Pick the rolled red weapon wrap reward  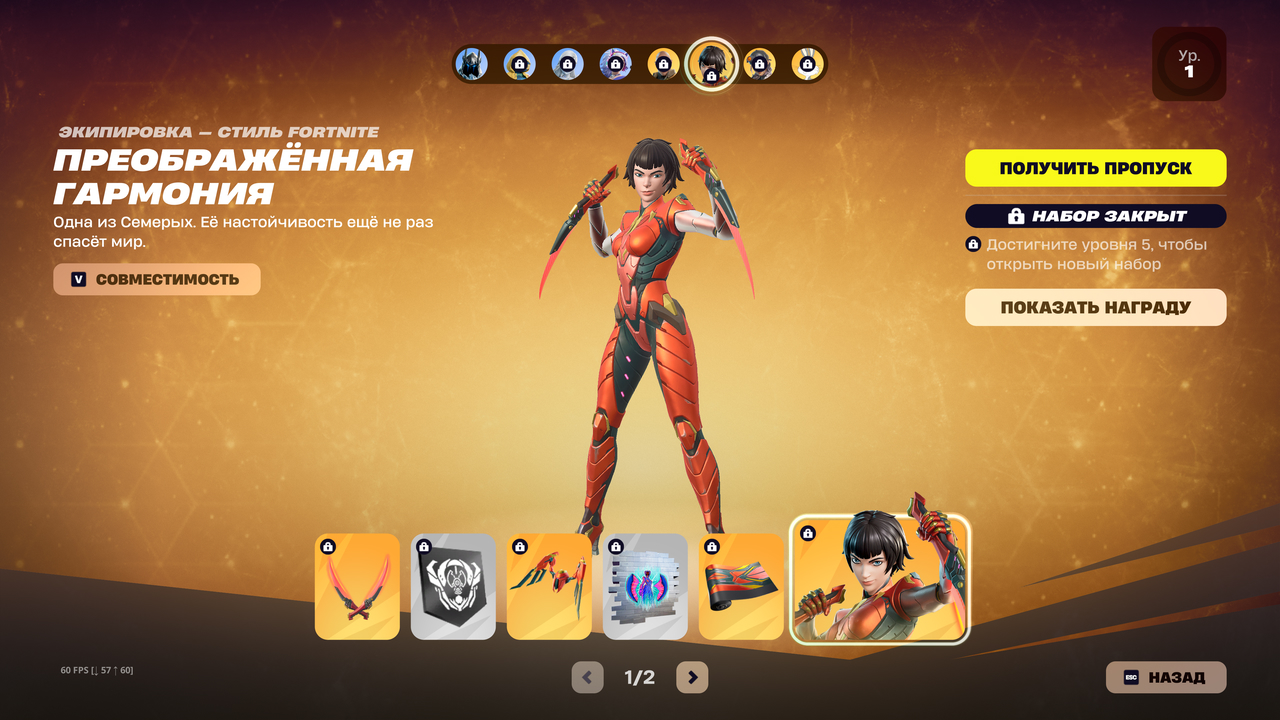point(741,587)
